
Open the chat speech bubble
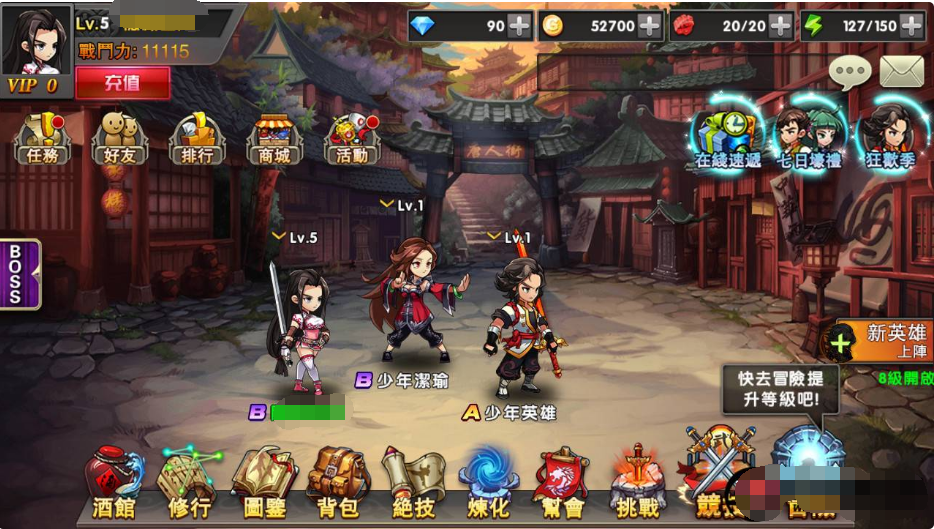pos(850,72)
